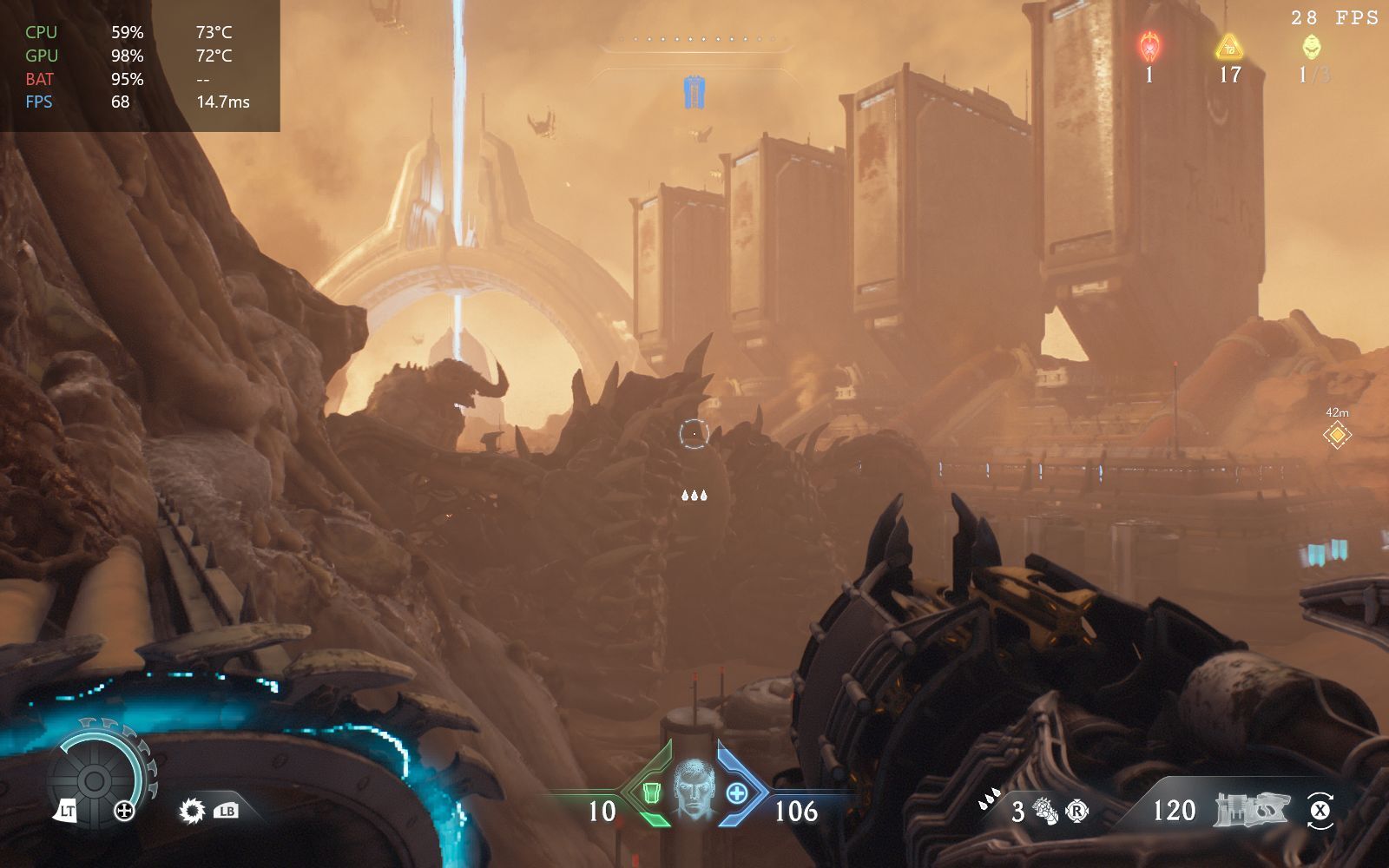Click the circular shield gauge
1389x868 pixels.
pos(95,779)
